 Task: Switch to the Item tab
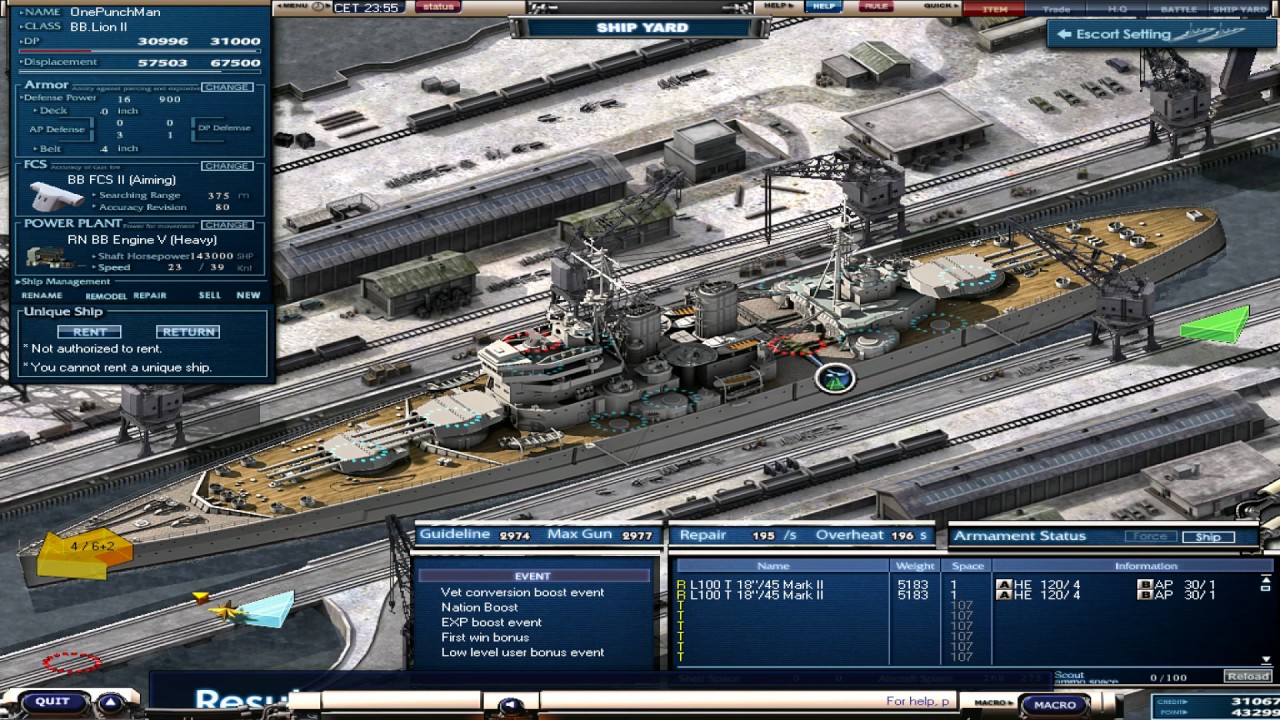(x=995, y=9)
